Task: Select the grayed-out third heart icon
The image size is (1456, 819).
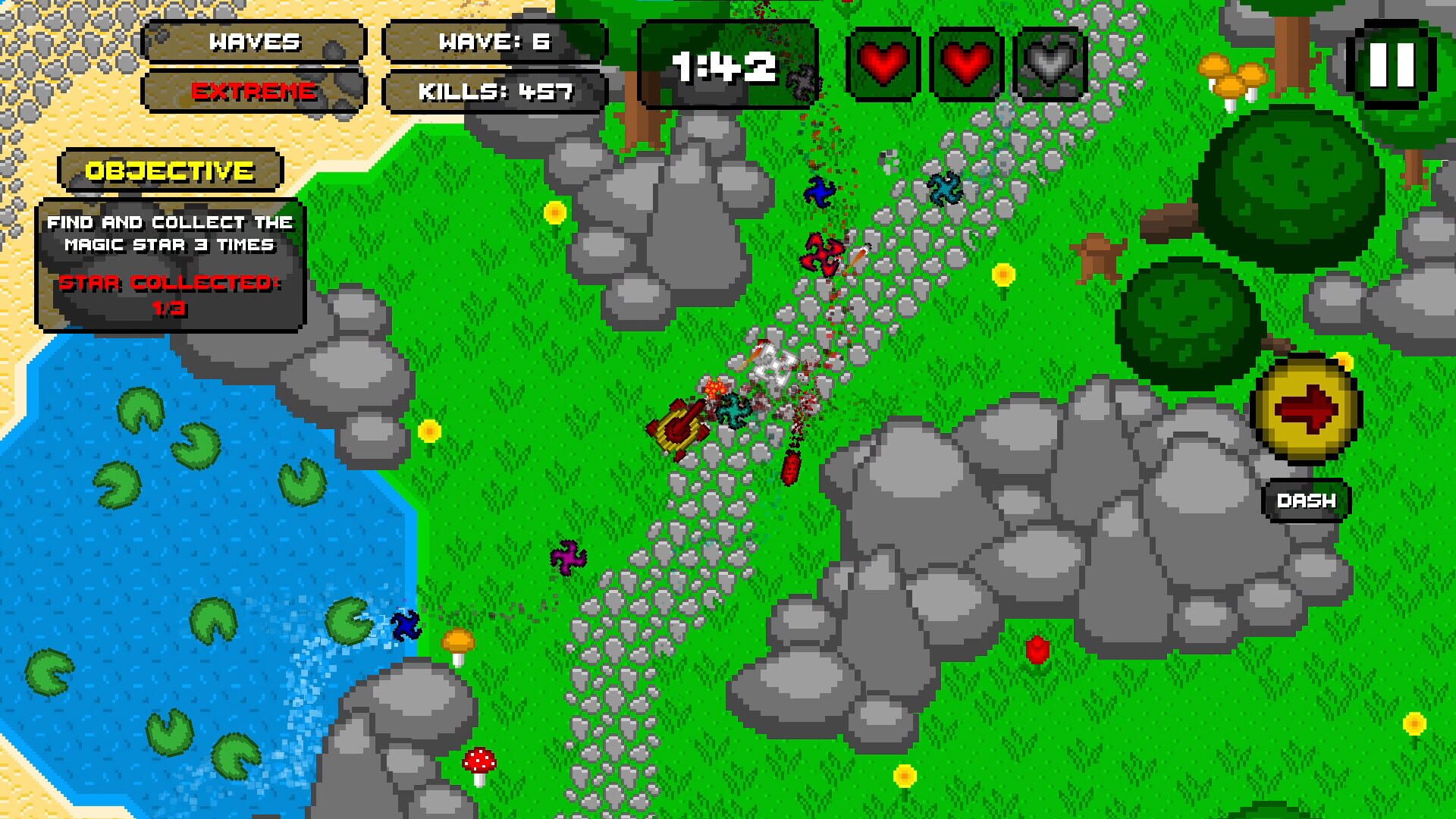Action: (1047, 64)
